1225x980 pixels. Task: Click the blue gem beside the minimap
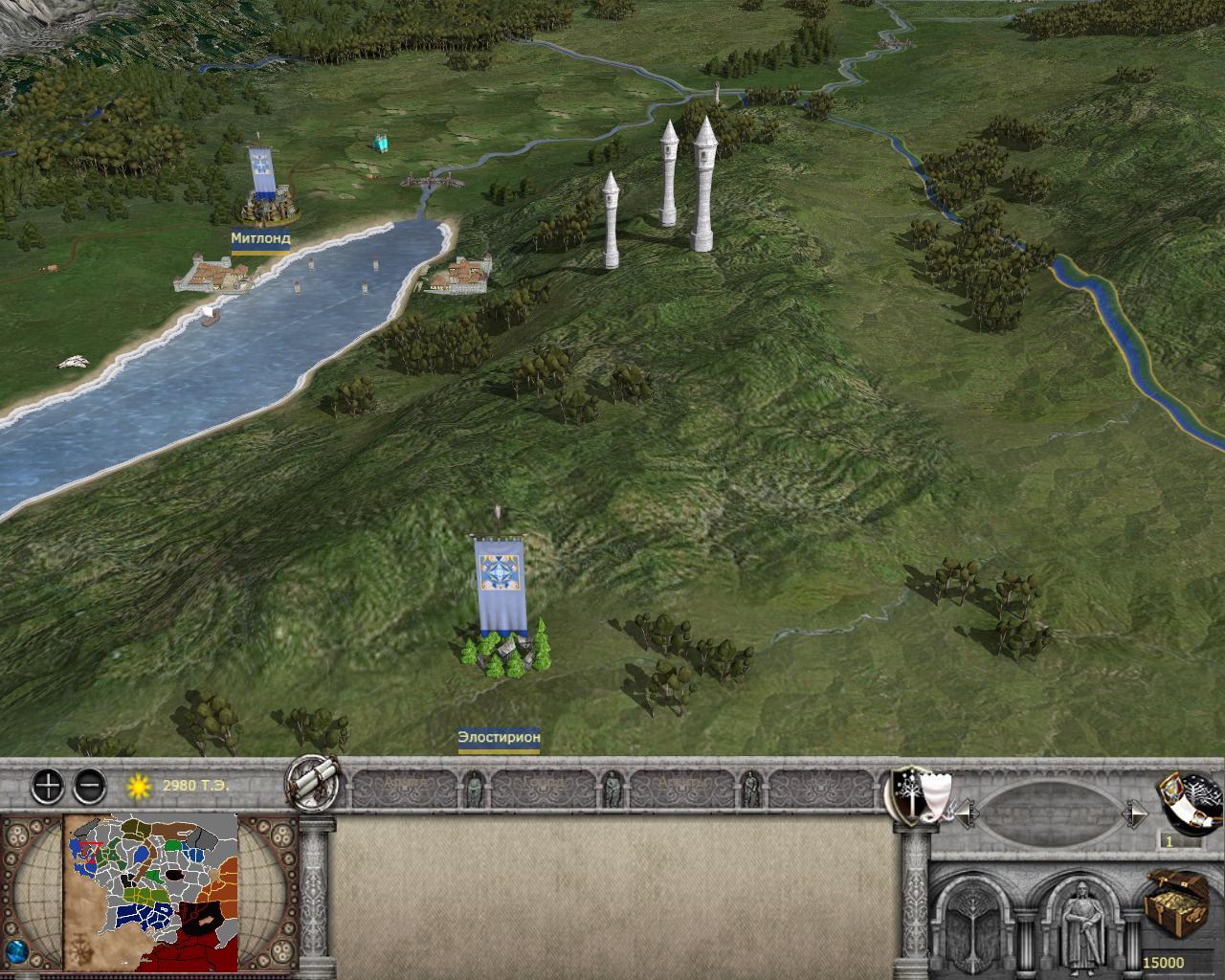click(x=17, y=955)
